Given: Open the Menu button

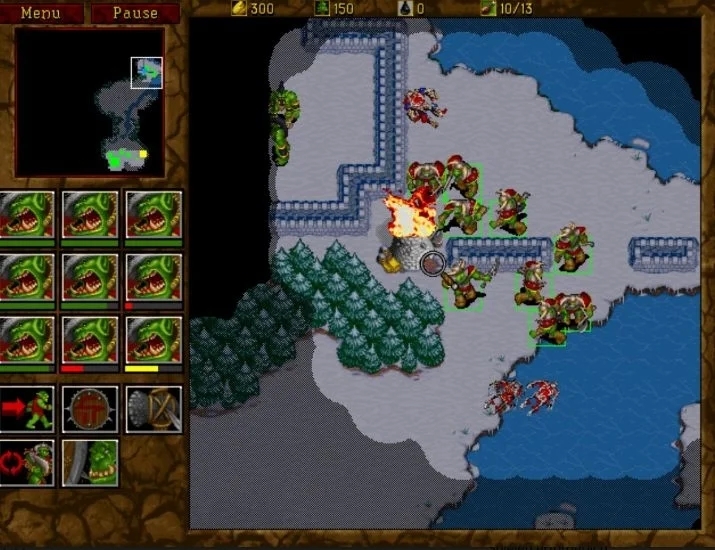Looking at the screenshot, I should [41, 13].
